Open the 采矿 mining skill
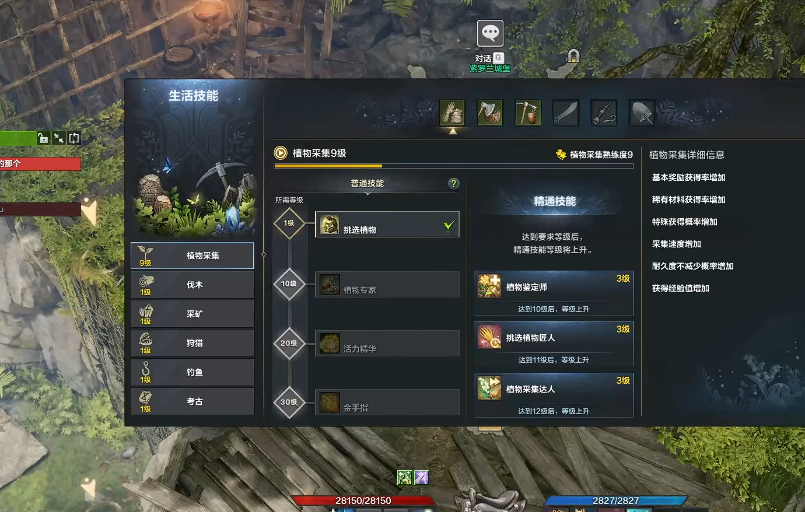The height and width of the screenshot is (512, 805). (x=192, y=314)
